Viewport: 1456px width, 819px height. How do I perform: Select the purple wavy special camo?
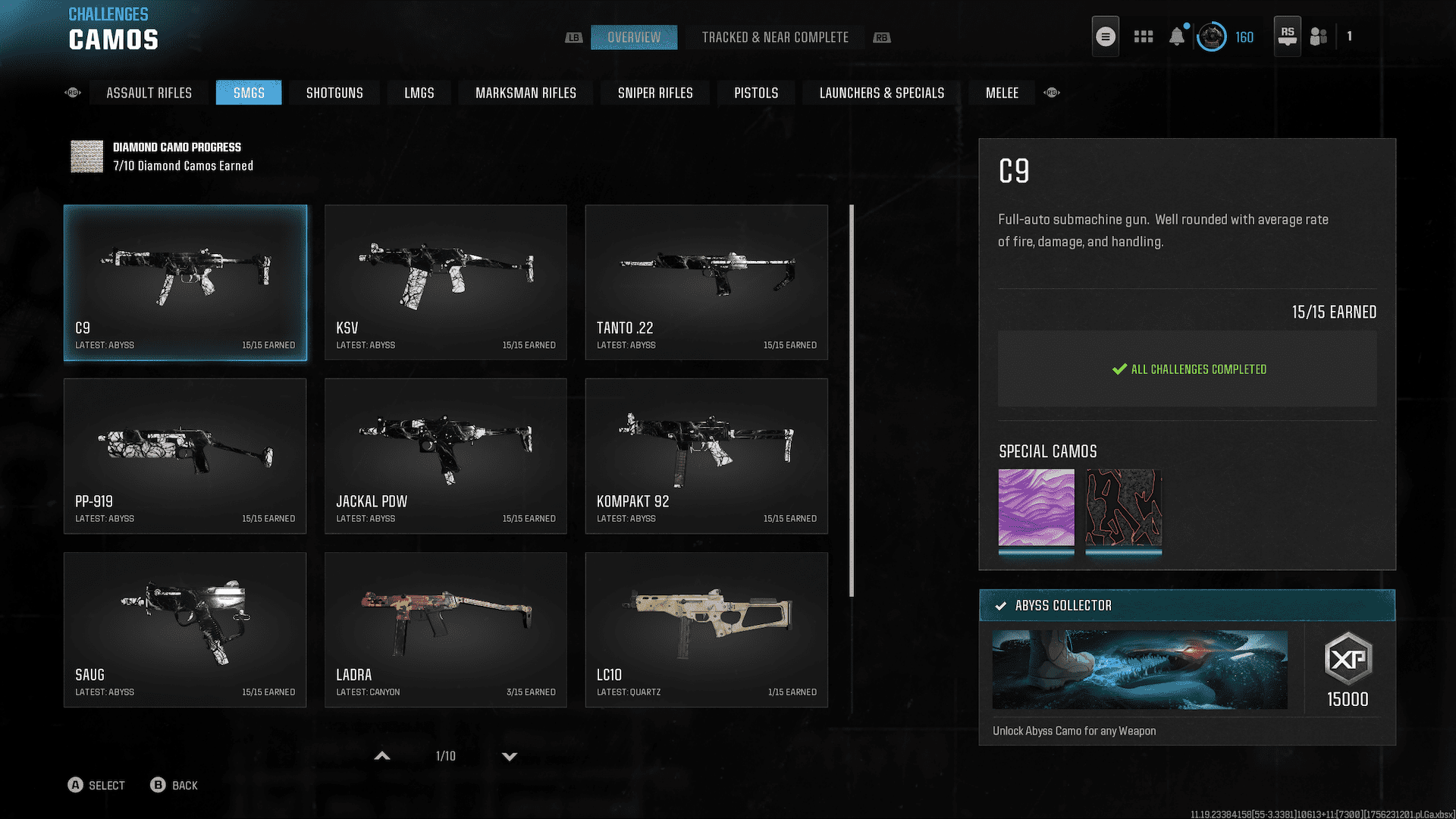[x=1036, y=507]
